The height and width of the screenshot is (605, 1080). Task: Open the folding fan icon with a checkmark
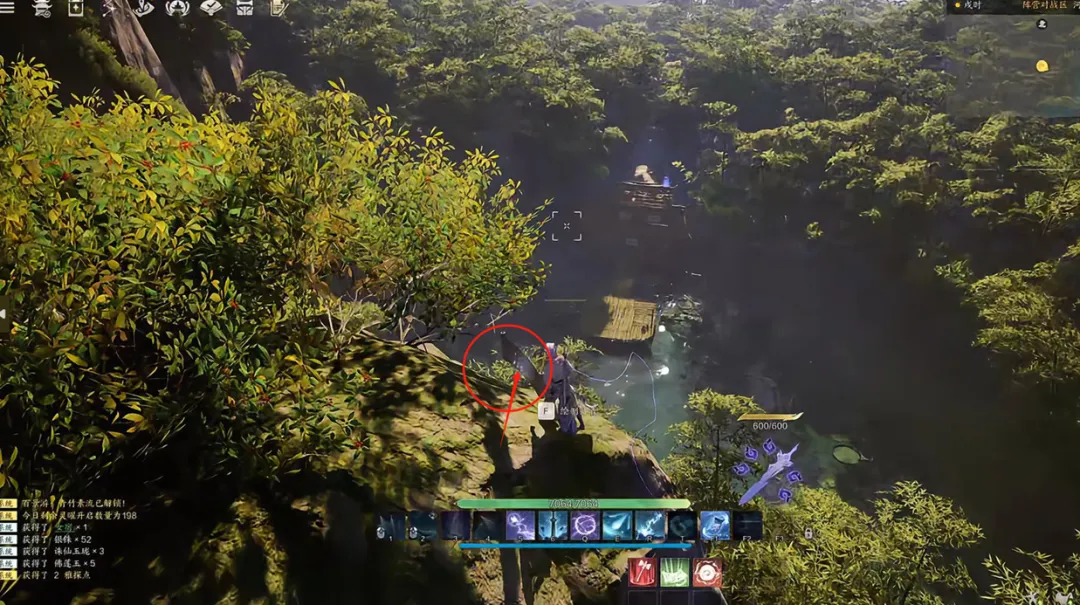(x=211, y=8)
